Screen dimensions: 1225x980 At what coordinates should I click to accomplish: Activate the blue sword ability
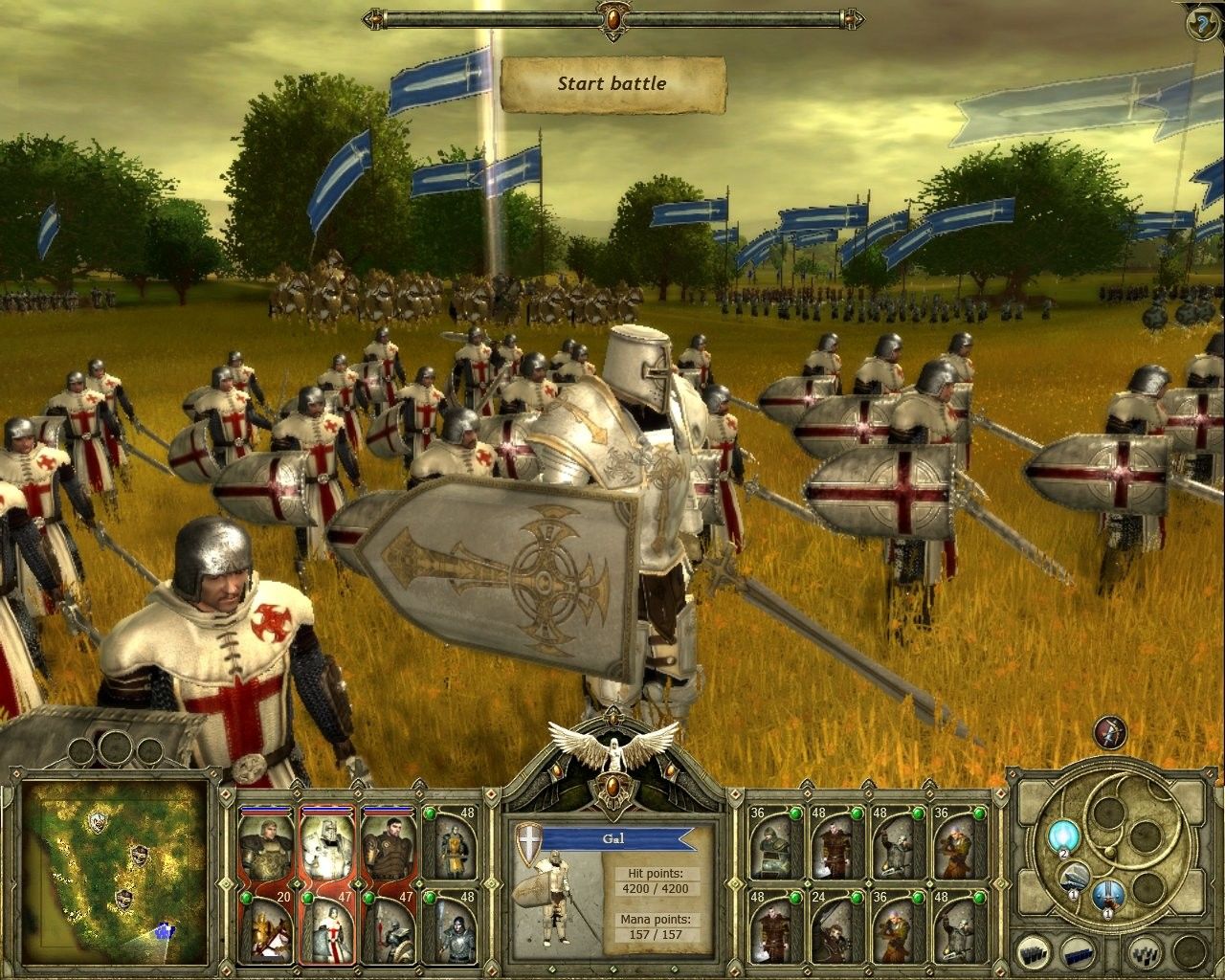(1107, 895)
